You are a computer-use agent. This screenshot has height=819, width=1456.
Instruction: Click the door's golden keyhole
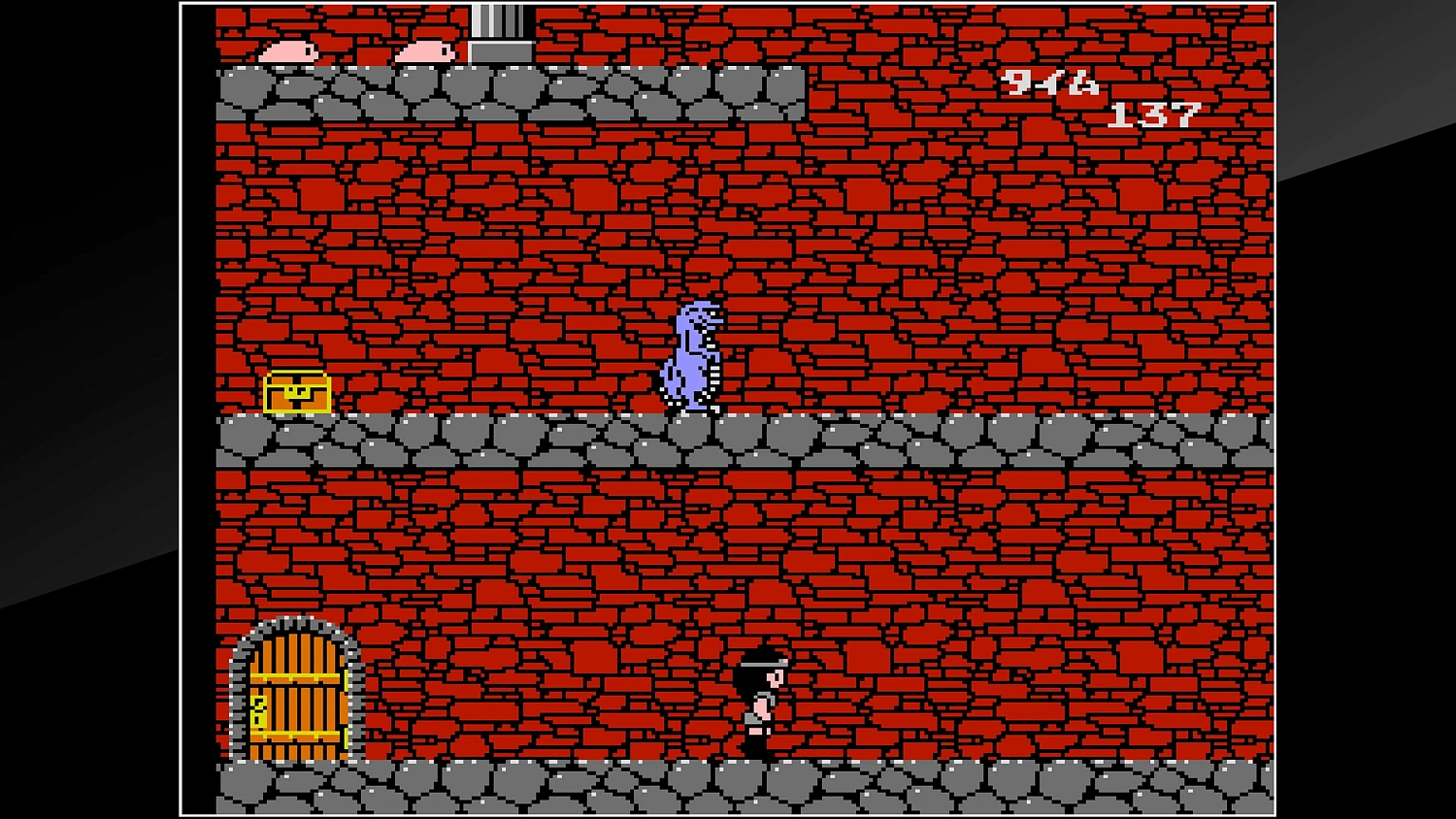pyautogui.click(x=258, y=711)
